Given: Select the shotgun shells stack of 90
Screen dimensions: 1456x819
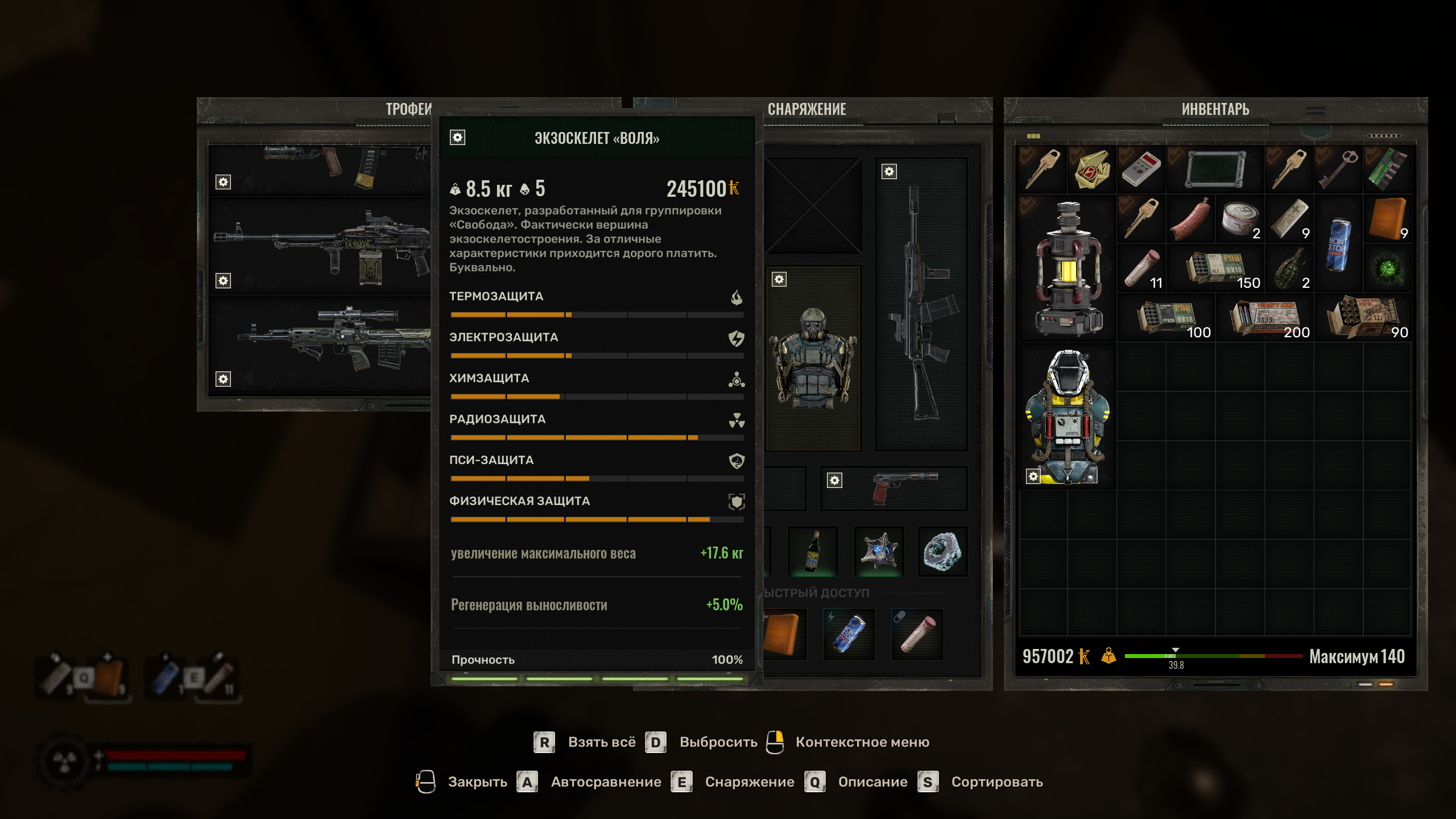Looking at the screenshot, I should click(1364, 318).
